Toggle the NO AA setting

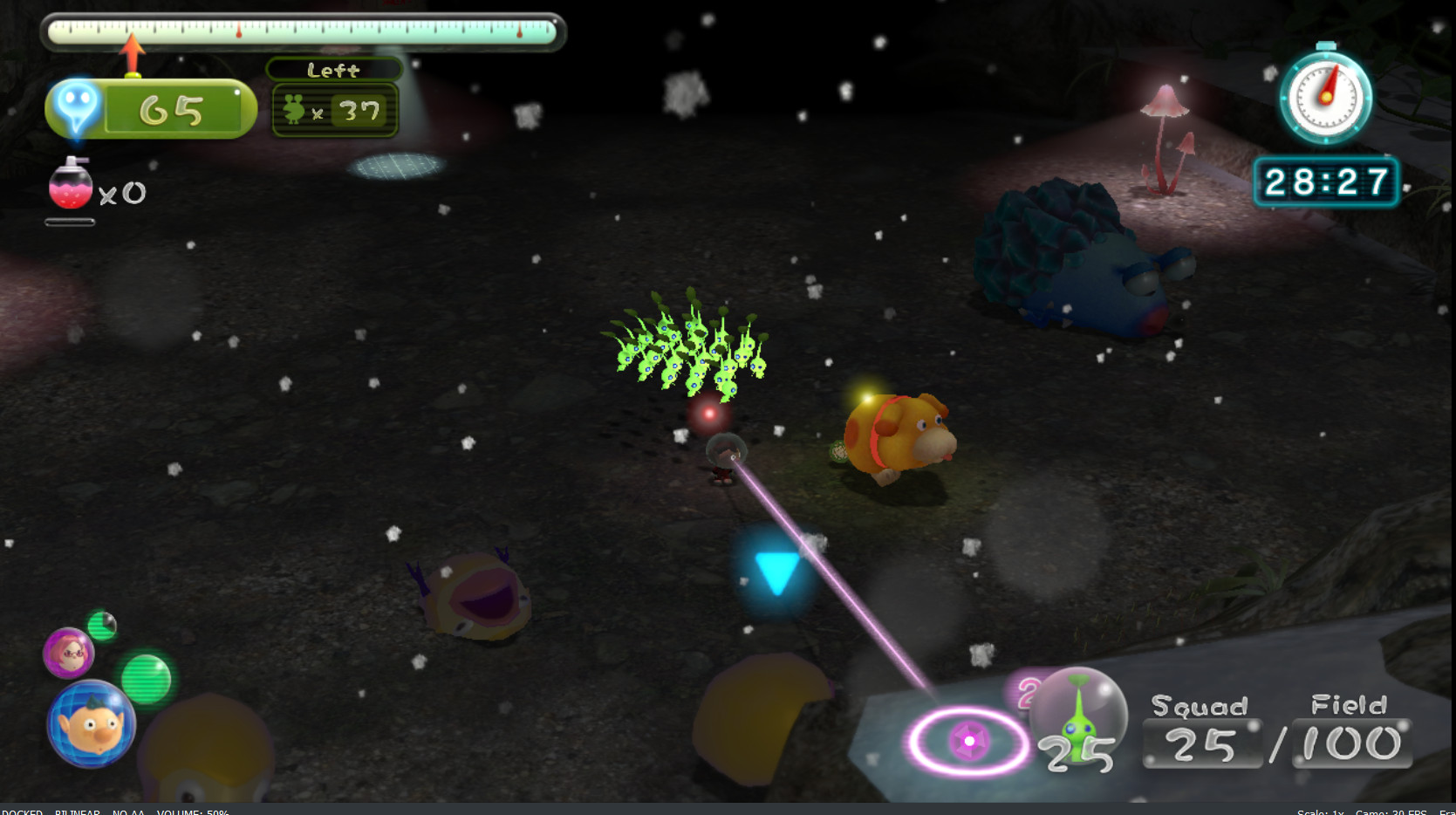tap(127, 811)
